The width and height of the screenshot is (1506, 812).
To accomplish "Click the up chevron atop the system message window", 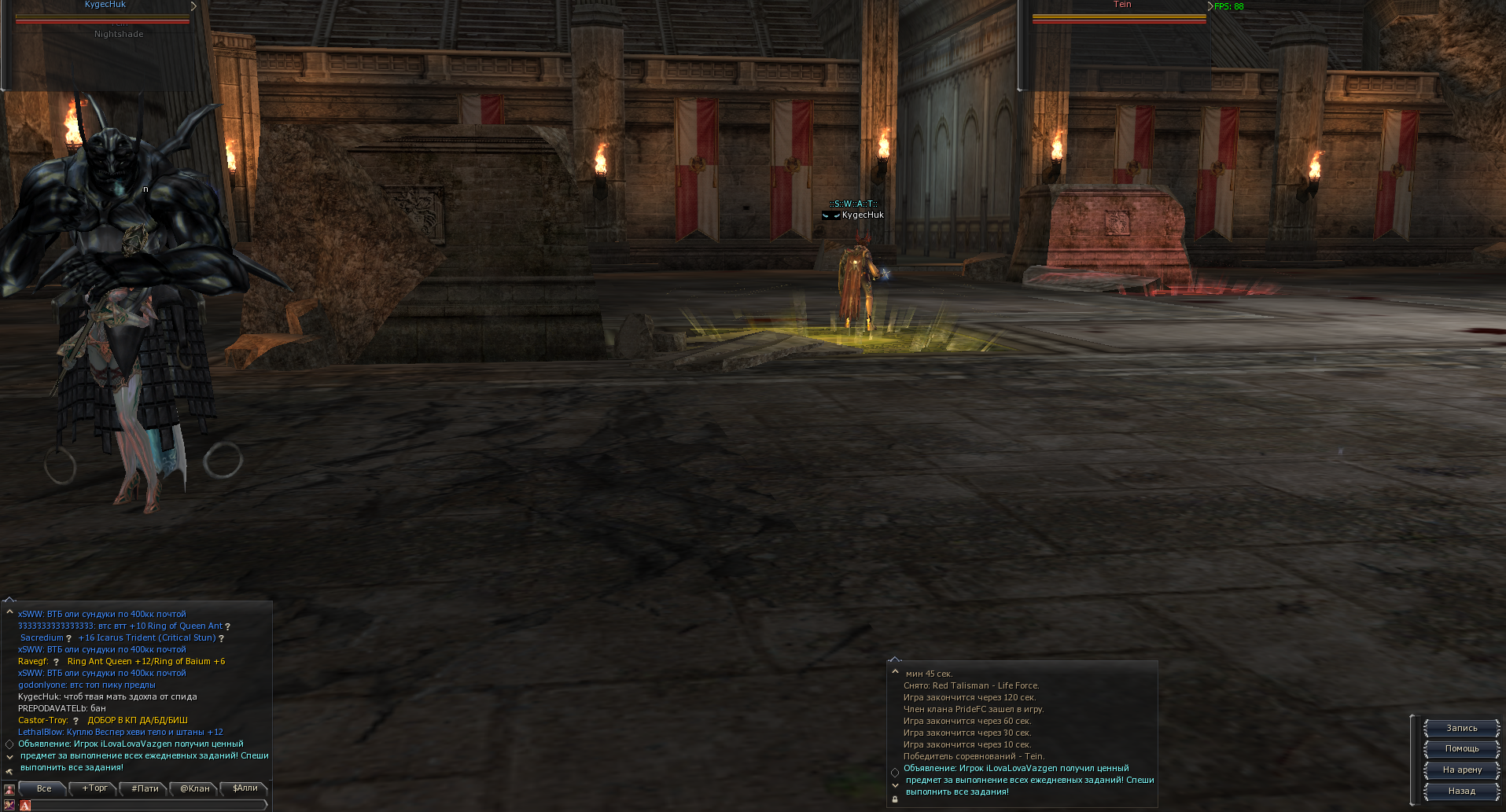I will 895,672.
